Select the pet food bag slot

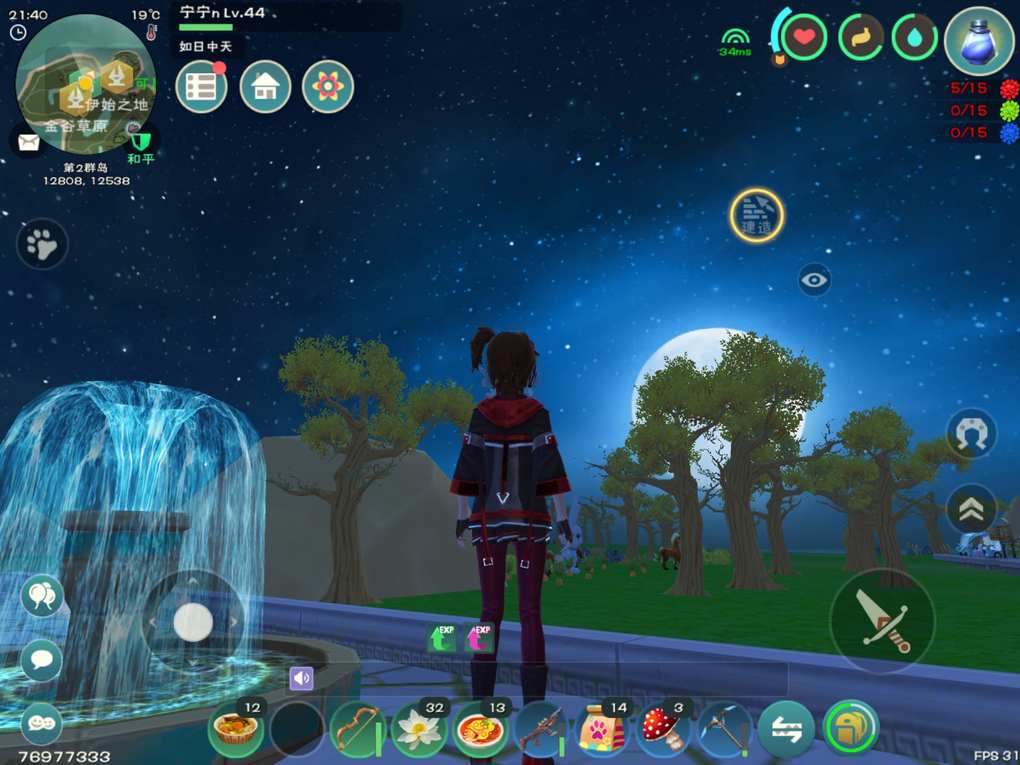(603, 729)
